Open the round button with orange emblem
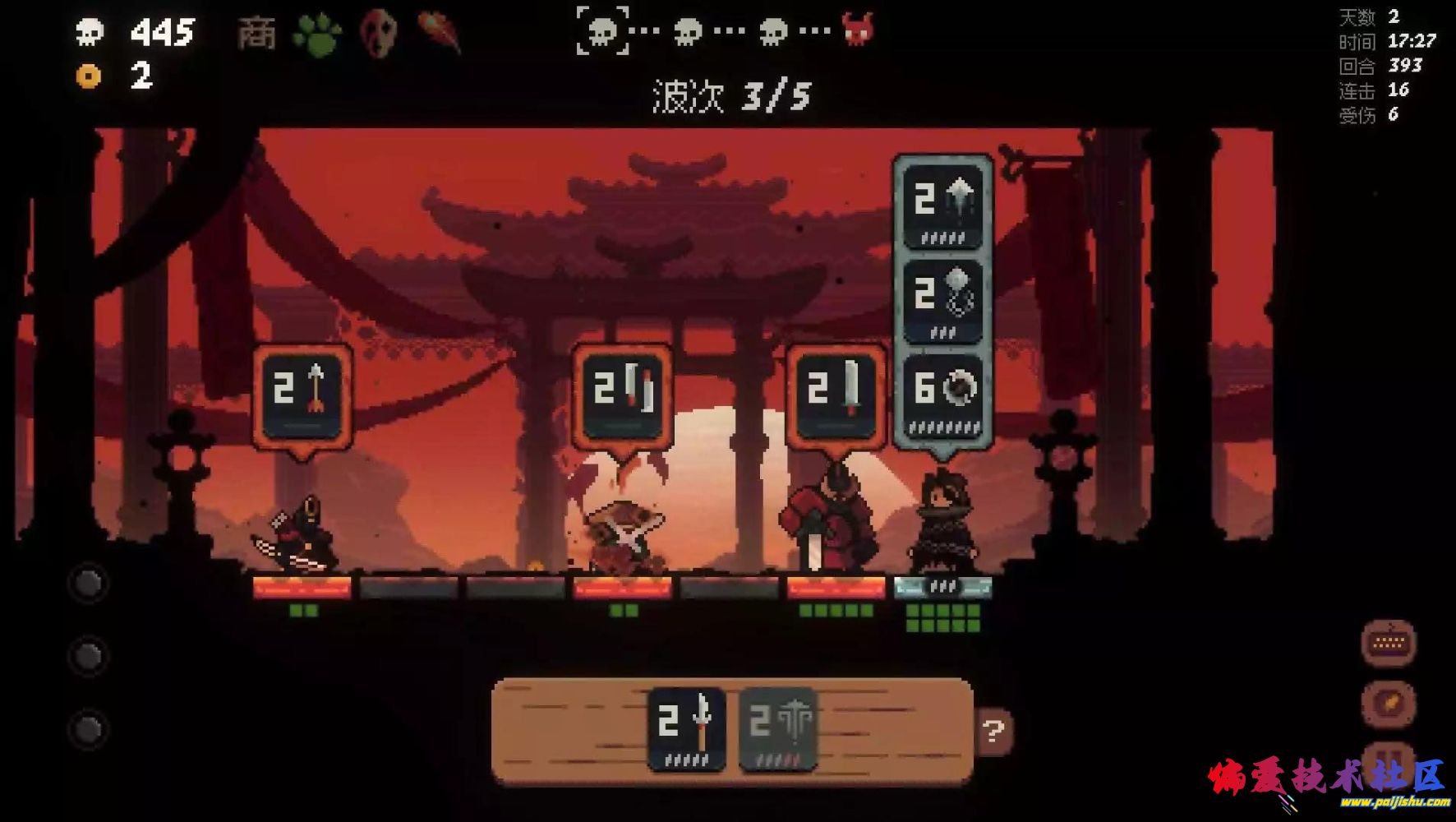Image resolution: width=1456 pixels, height=822 pixels. coord(1388,704)
